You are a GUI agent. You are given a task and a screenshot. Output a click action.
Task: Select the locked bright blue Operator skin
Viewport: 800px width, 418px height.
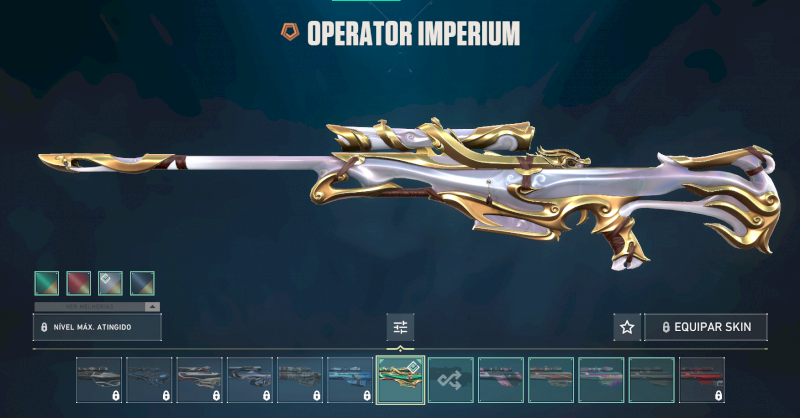(x=350, y=380)
